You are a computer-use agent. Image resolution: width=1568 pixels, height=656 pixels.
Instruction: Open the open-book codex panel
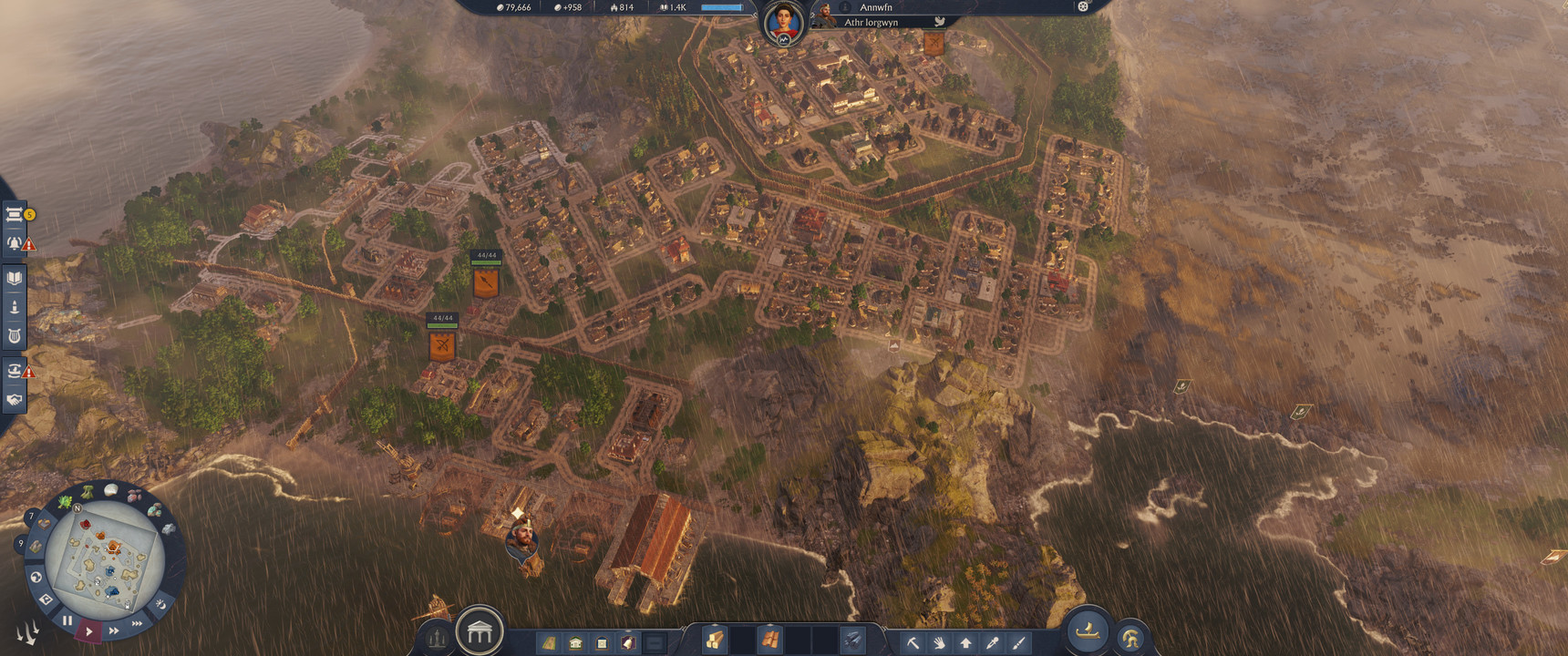(15, 278)
